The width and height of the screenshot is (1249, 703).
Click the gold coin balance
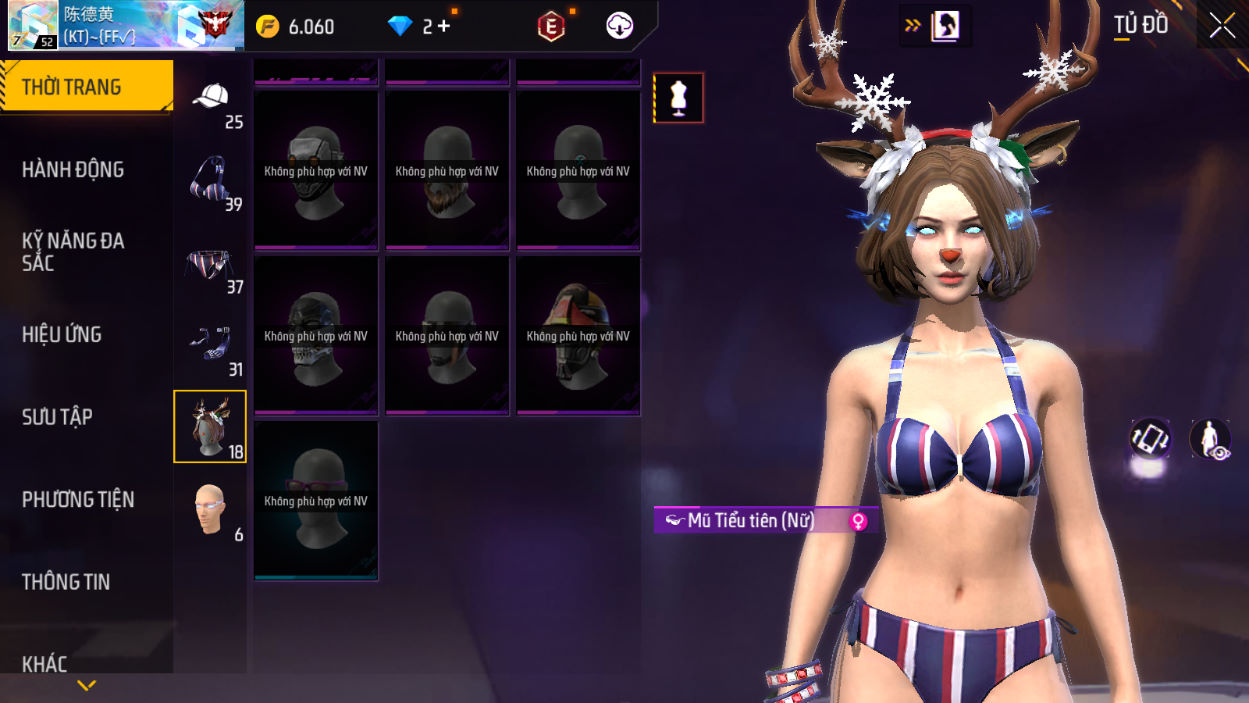coord(296,27)
